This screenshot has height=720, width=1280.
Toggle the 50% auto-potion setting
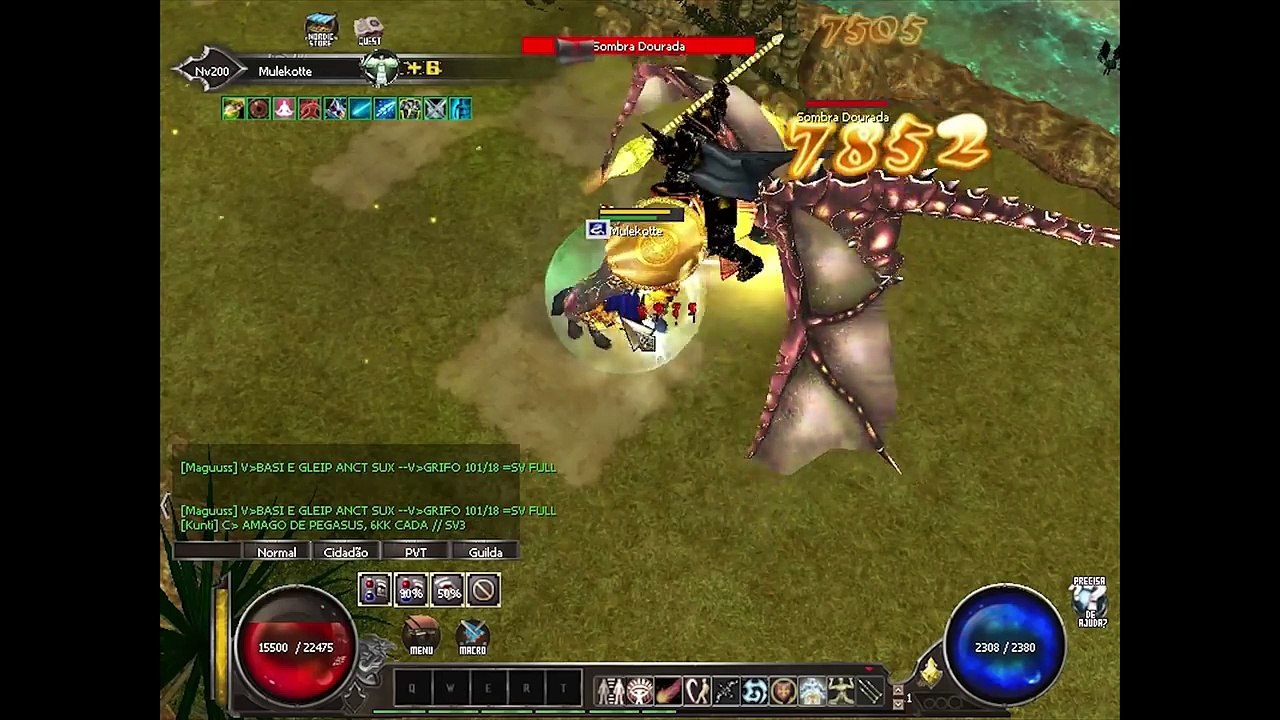point(447,590)
